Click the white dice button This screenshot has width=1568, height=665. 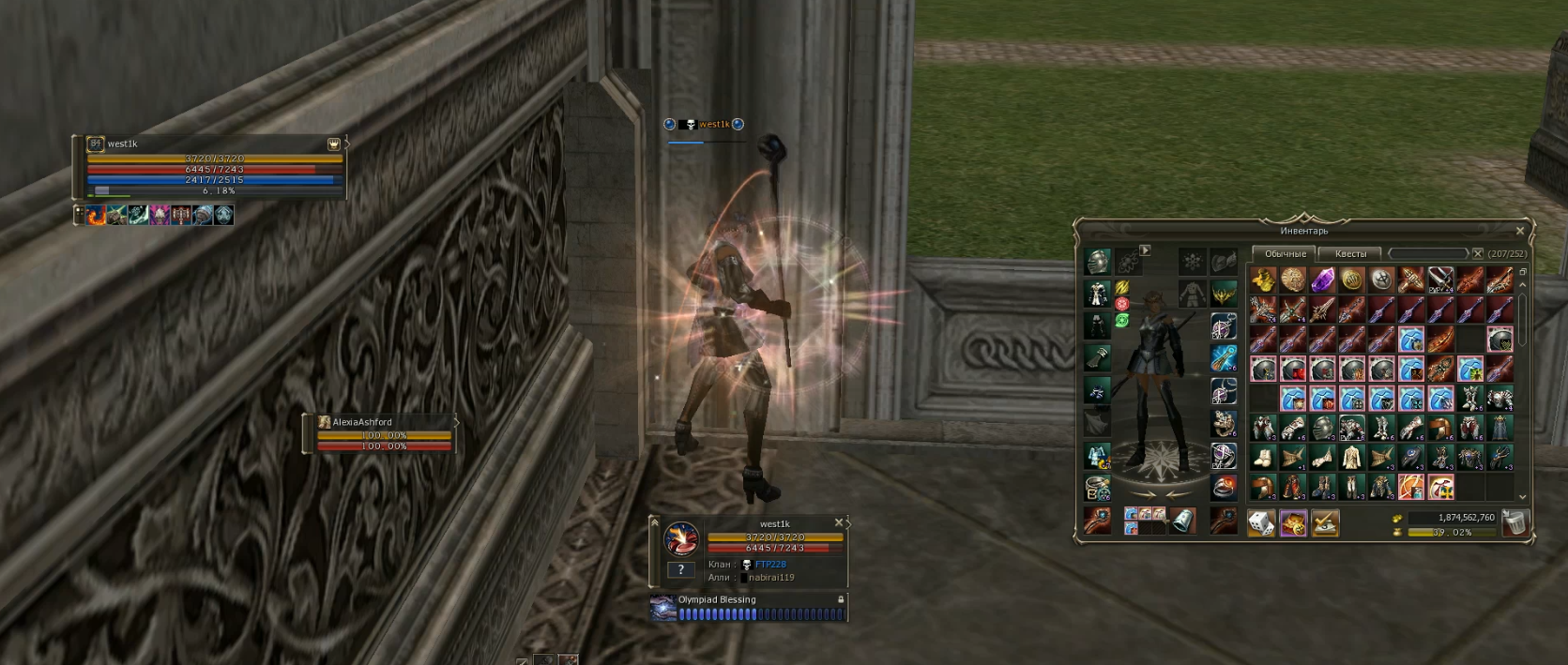pos(1262,523)
